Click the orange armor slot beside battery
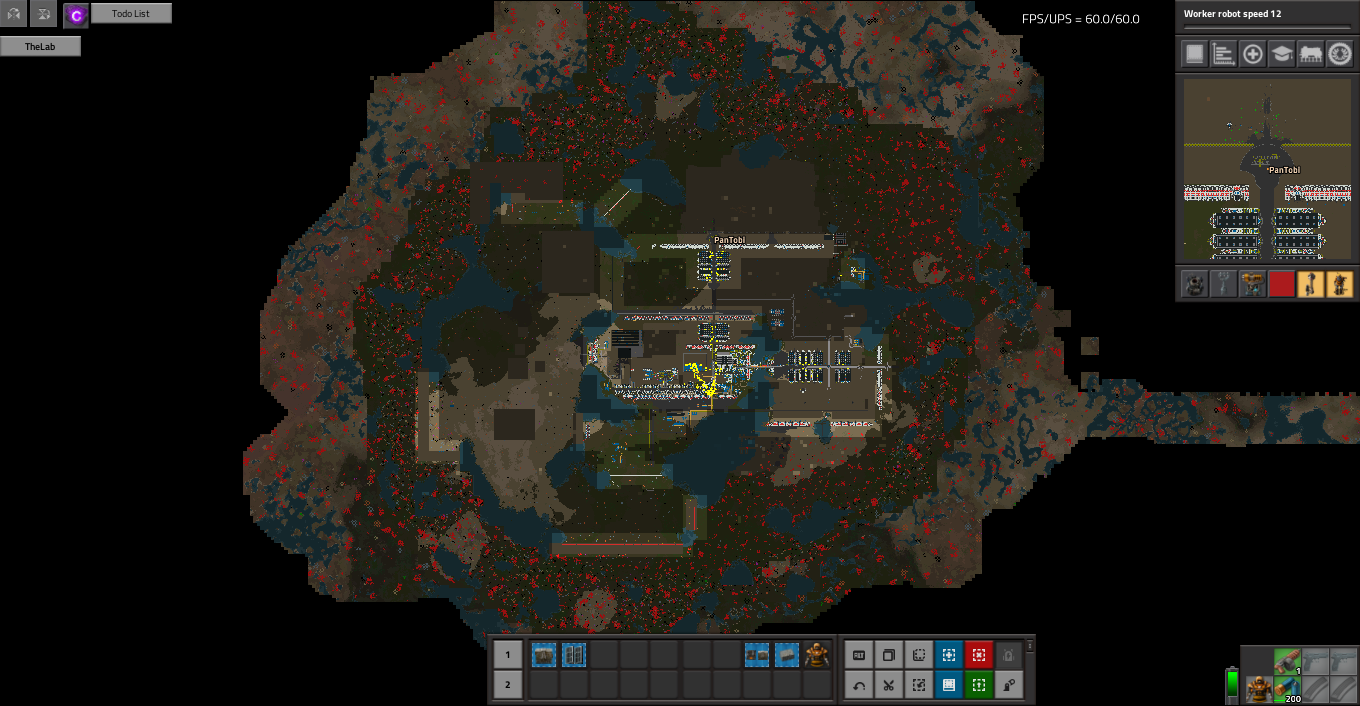The image size is (1360, 706). click(x=1257, y=689)
